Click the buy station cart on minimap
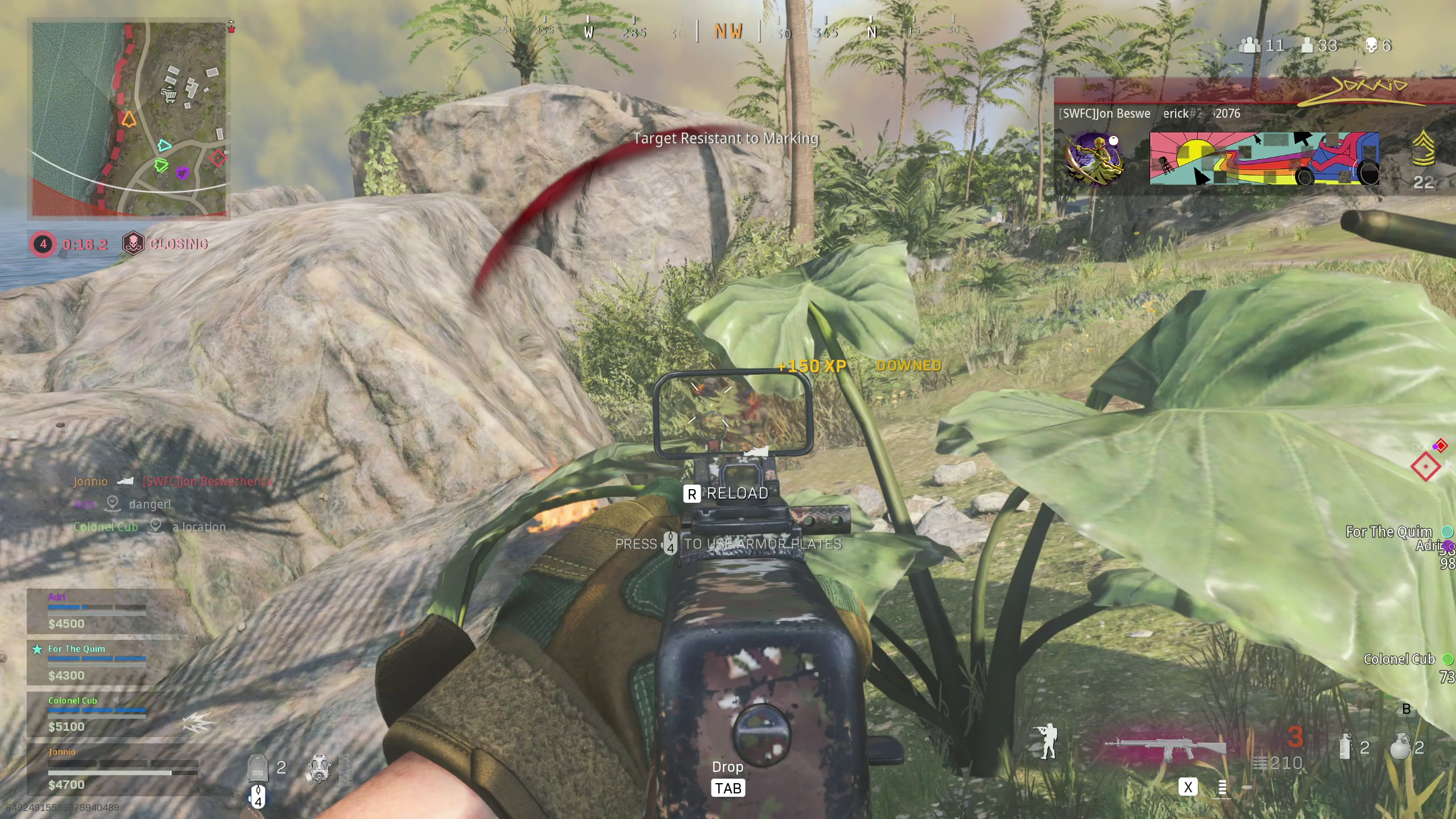The height and width of the screenshot is (819, 1456). (169, 94)
